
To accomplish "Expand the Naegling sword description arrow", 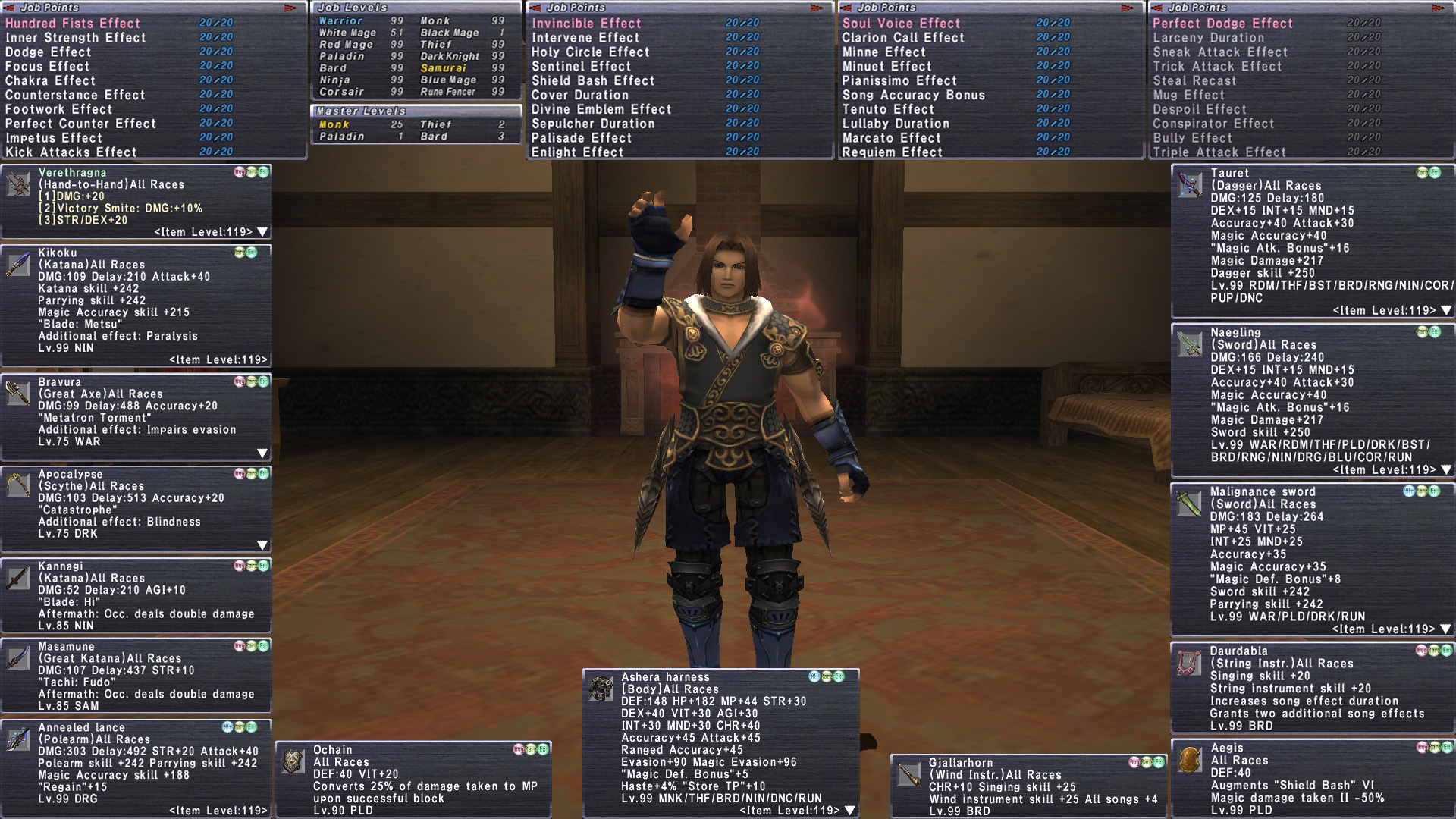I will point(1446,469).
